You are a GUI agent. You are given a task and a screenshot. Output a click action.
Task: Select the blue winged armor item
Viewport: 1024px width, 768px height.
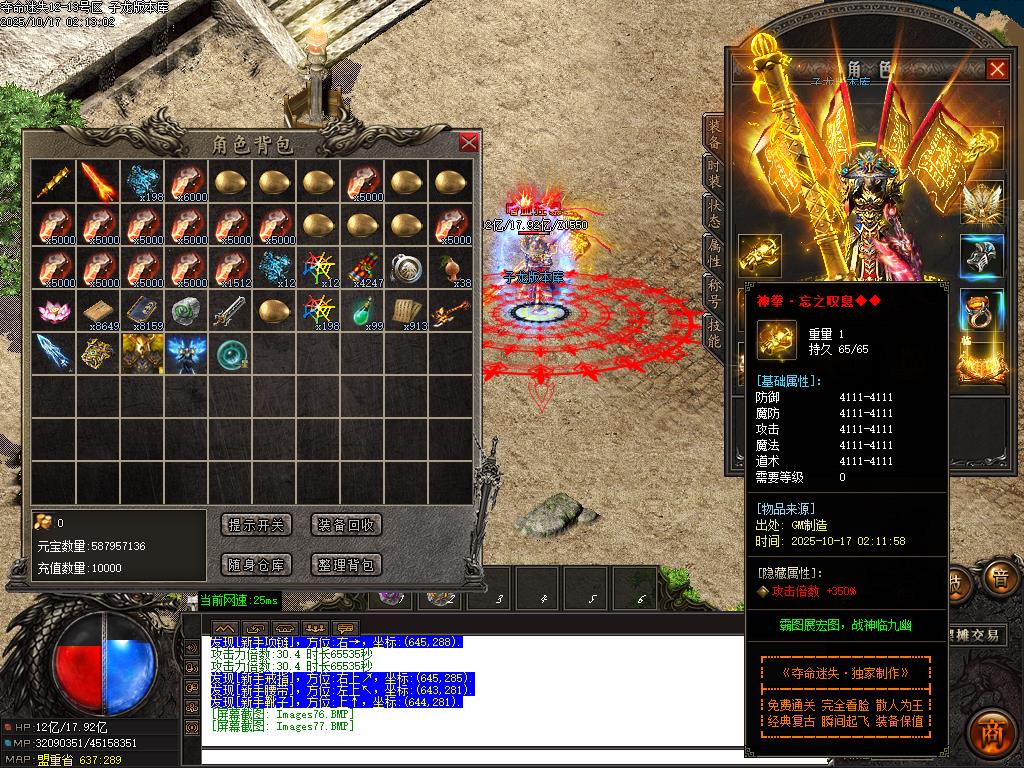point(185,353)
